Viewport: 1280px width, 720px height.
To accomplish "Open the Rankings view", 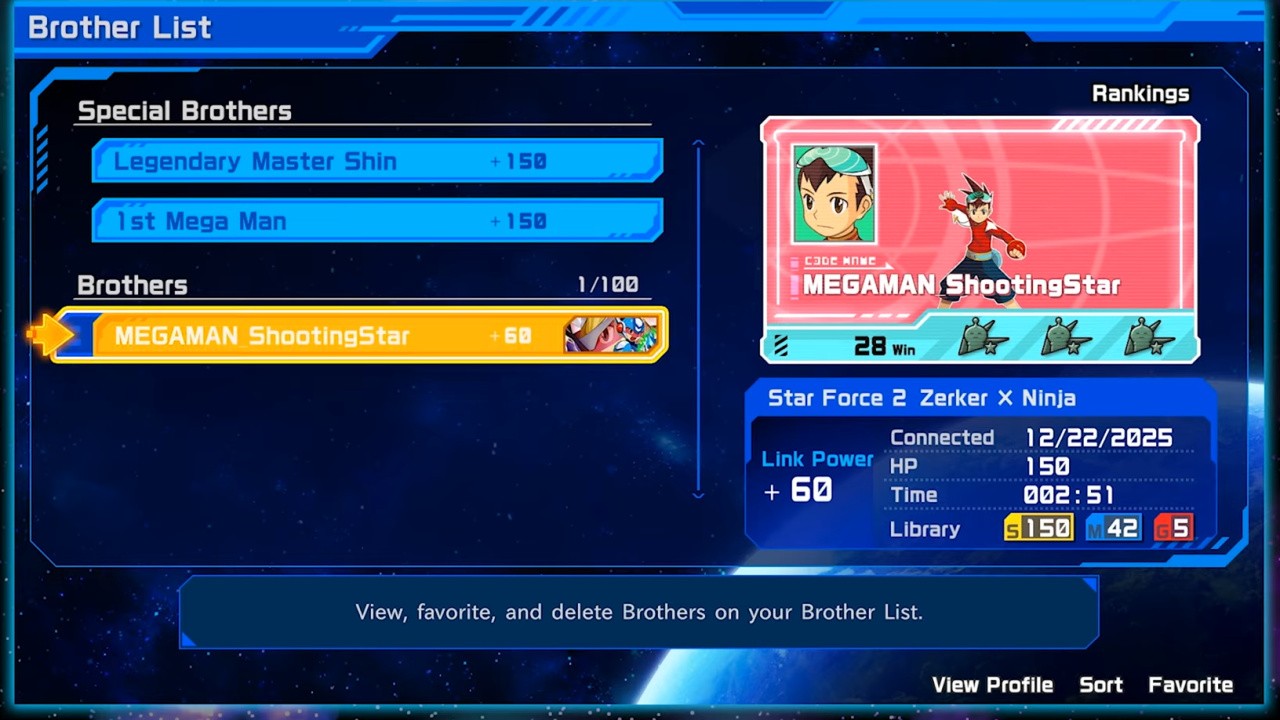I will 1140,94.
